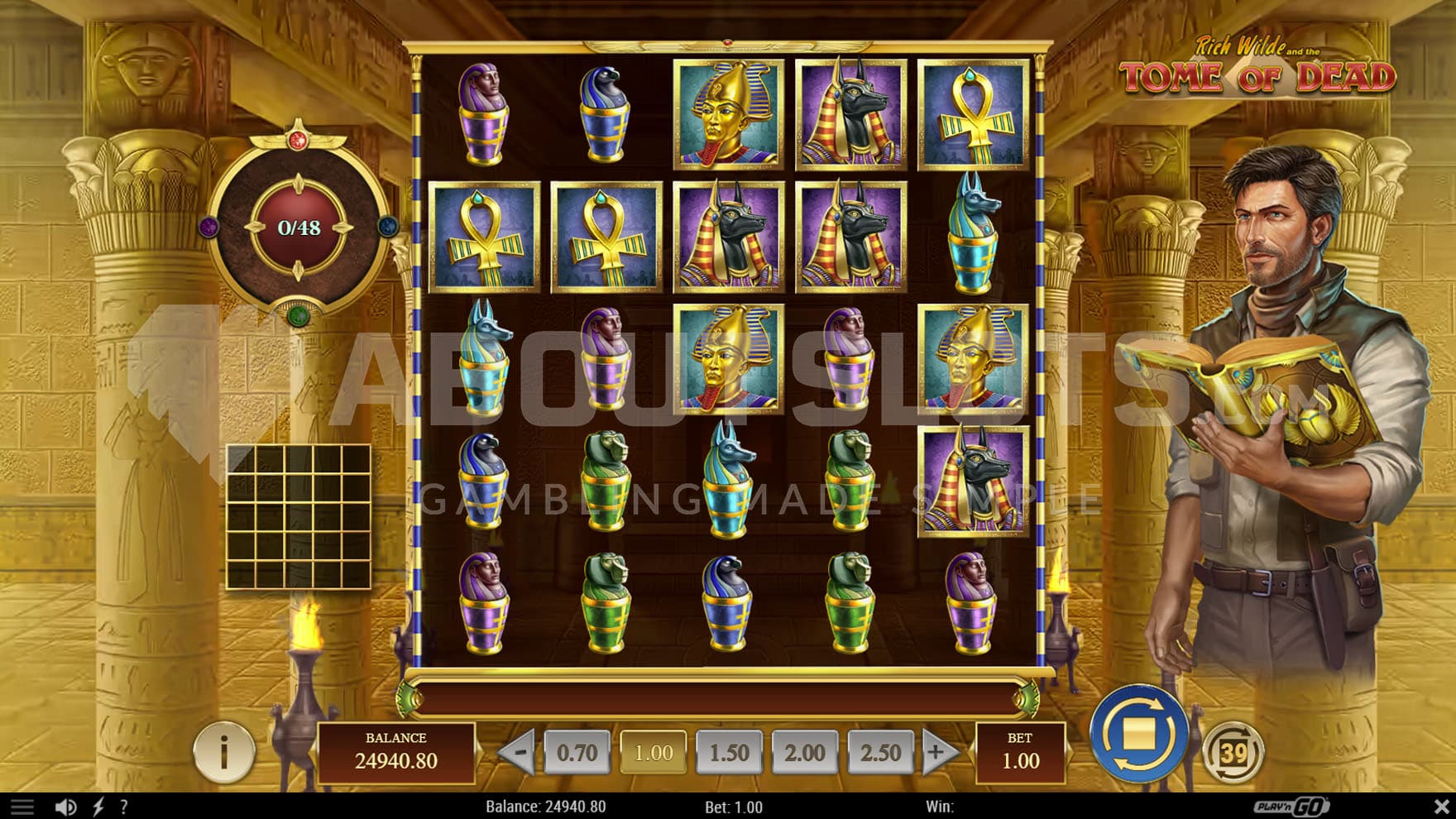
Task: Open the paytable info button
Action: (223, 751)
